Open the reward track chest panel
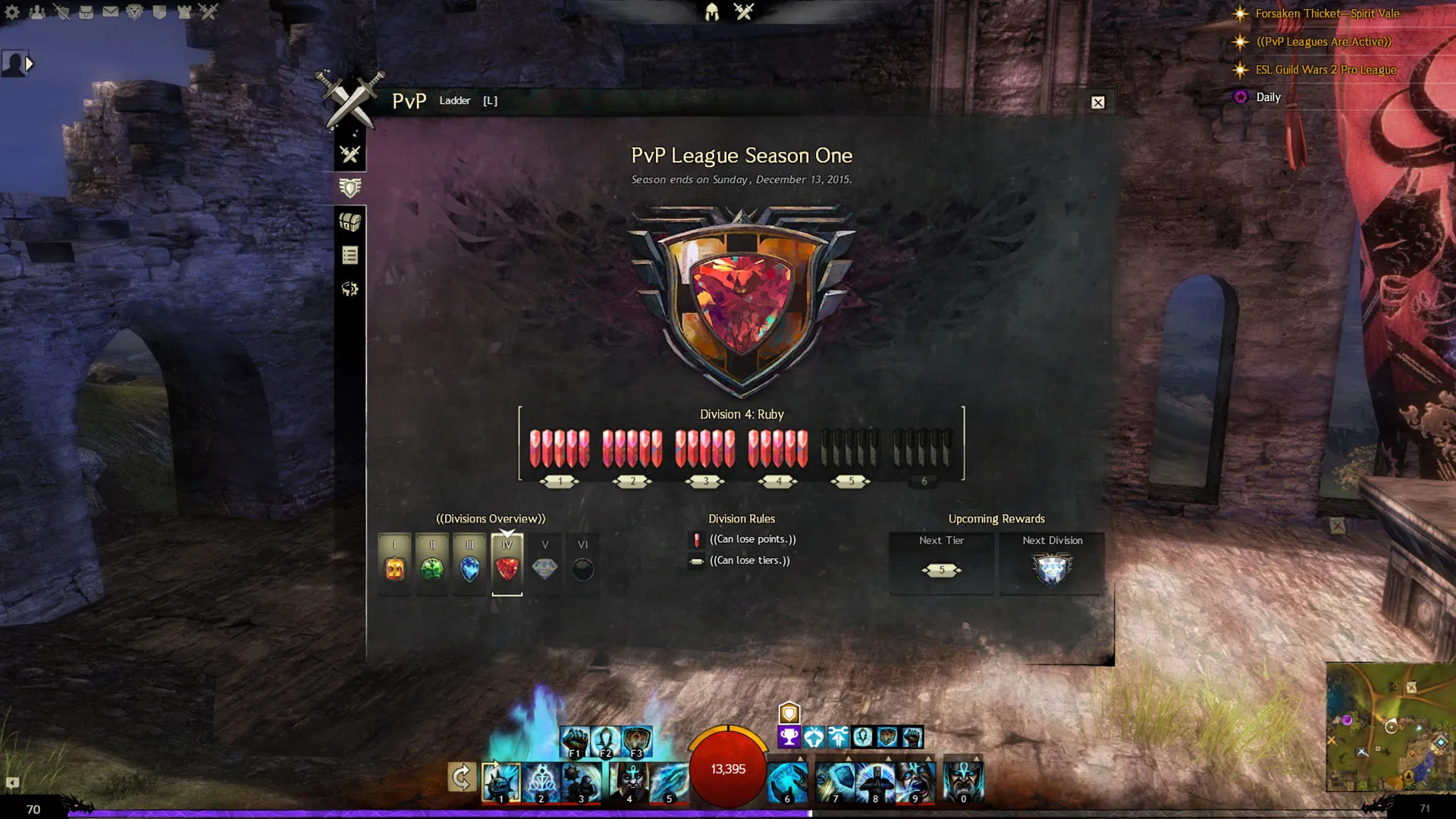 click(x=350, y=223)
